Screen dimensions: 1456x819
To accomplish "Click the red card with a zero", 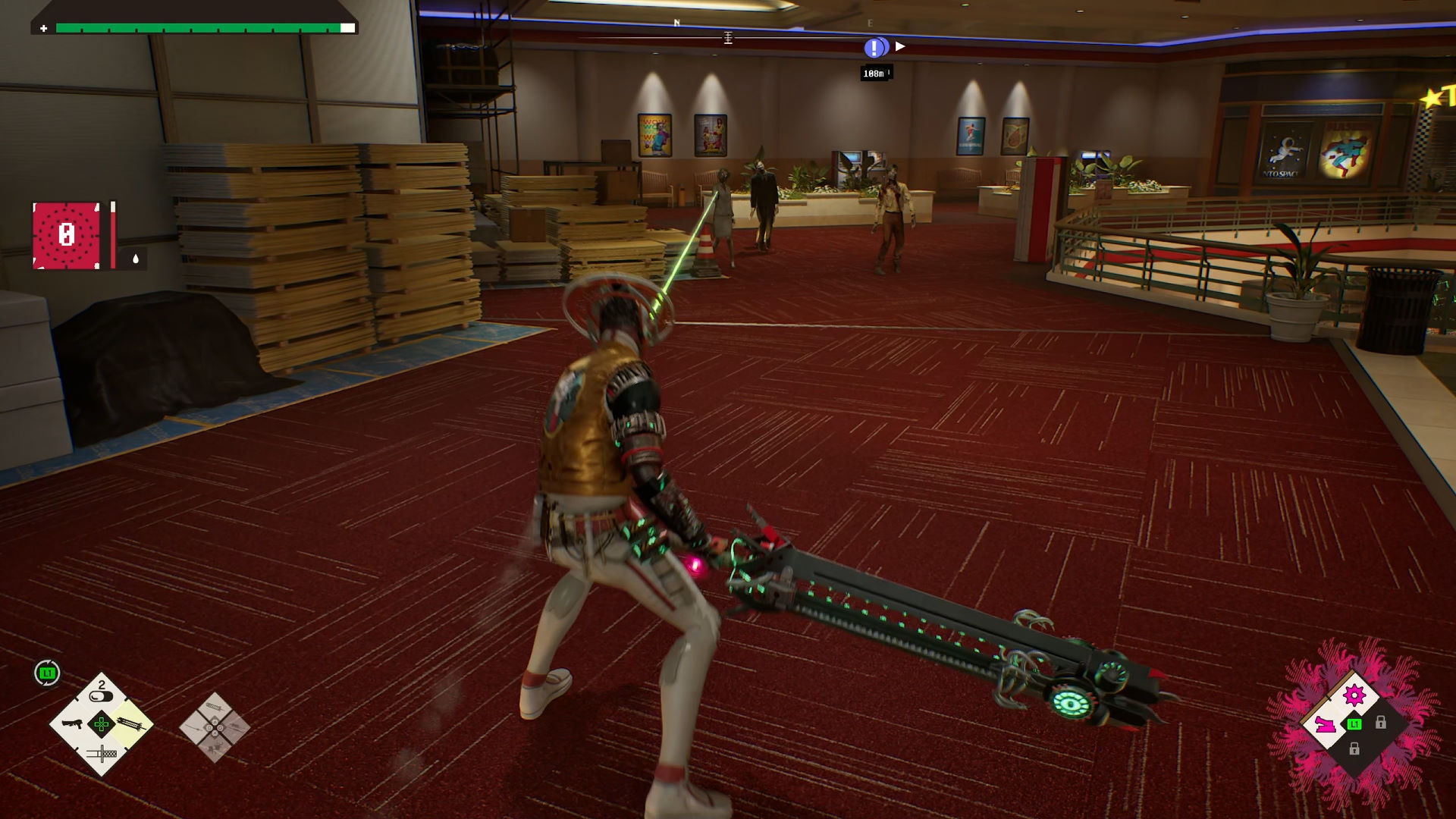I will click(66, 235).
